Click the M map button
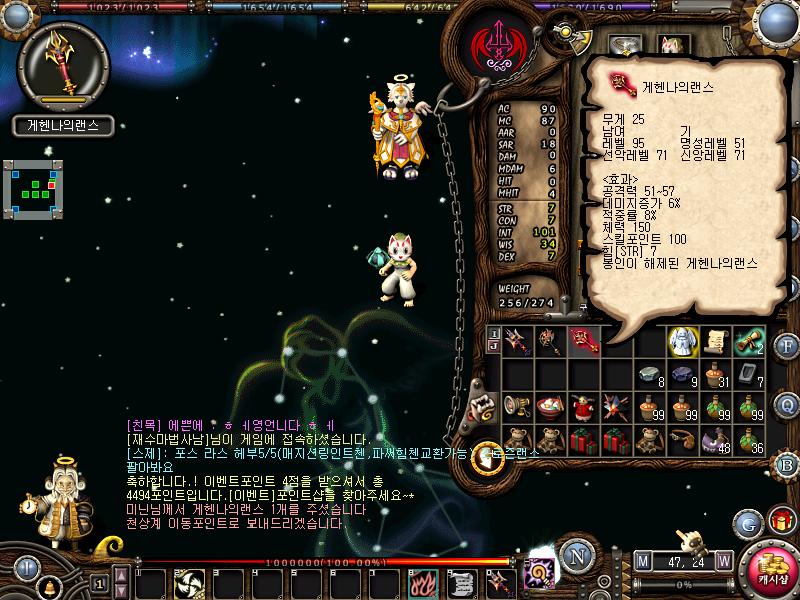The width and height of the screenshot is (800, 600). click(x=642, y=561)
